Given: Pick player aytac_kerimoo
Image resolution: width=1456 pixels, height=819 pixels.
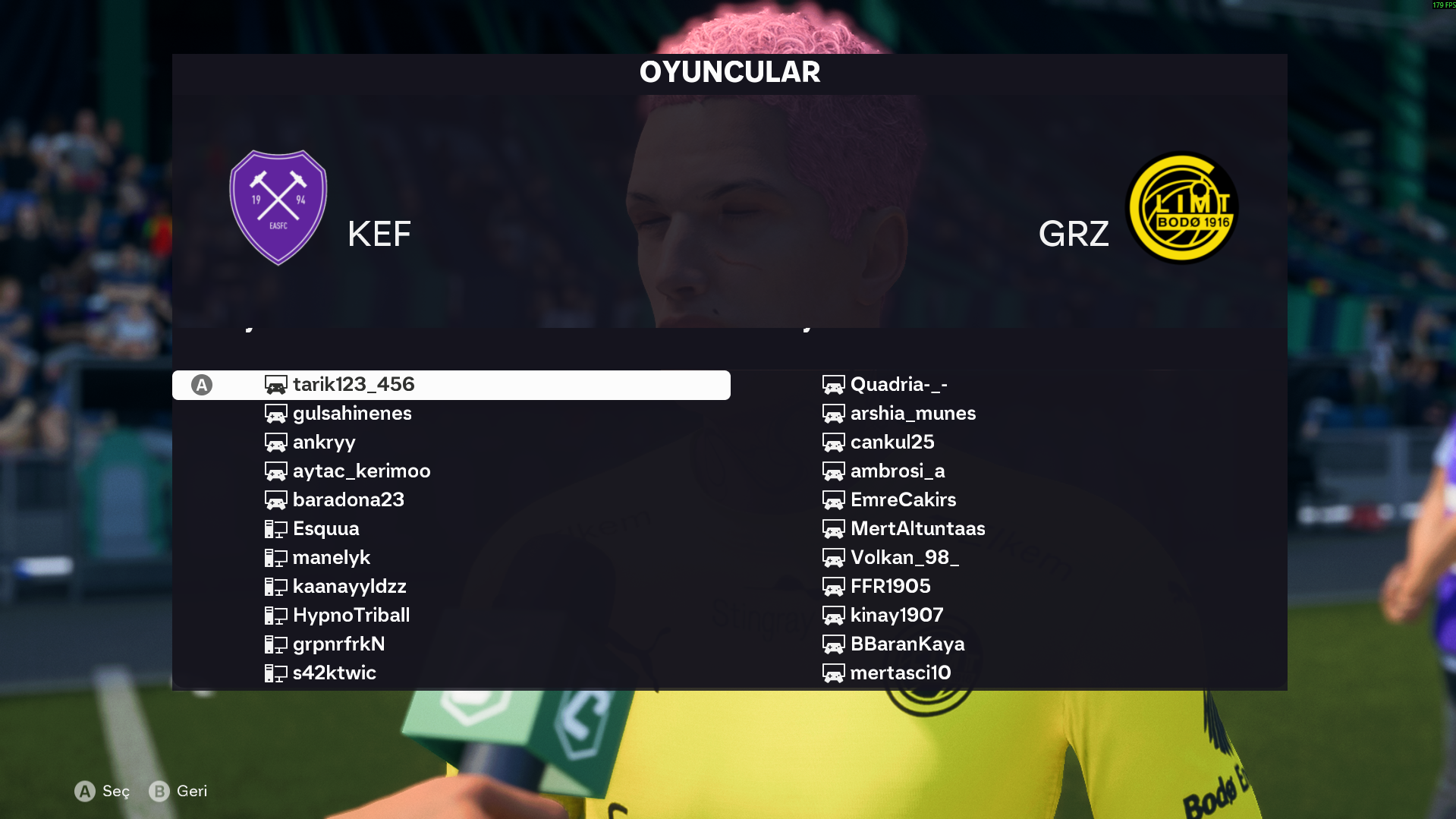Looking at the screenshot, I should (361, 471).
